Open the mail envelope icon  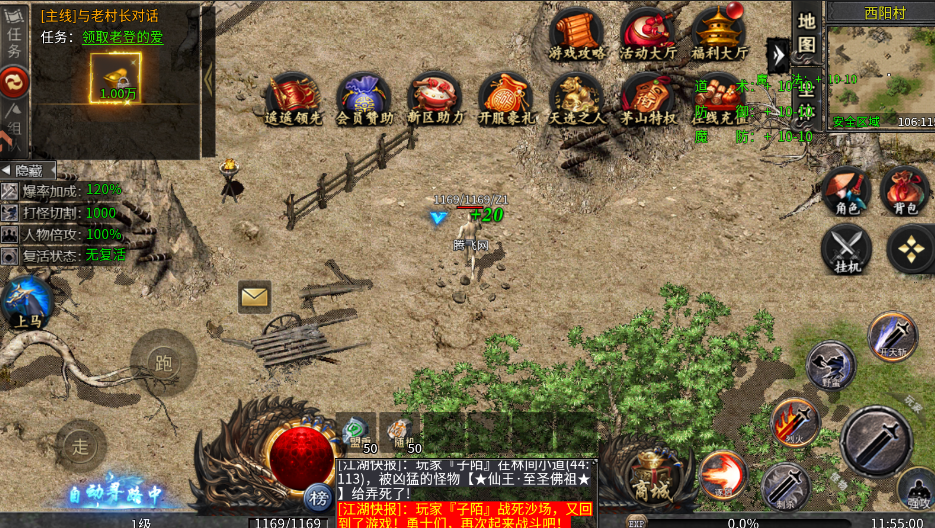point(254,296)
